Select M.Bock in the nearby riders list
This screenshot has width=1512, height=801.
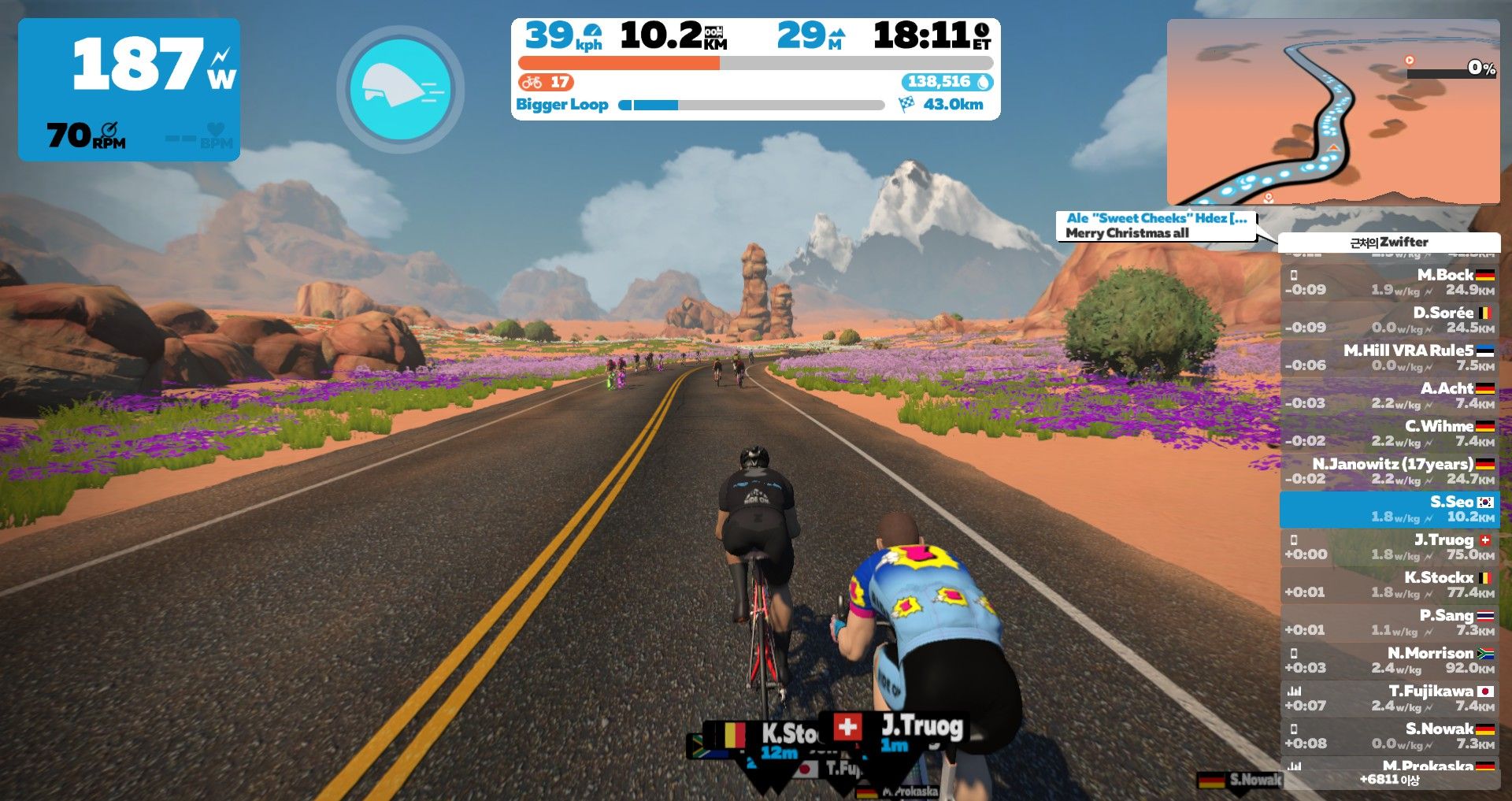pyautogui.click(x=1390, y=282)
